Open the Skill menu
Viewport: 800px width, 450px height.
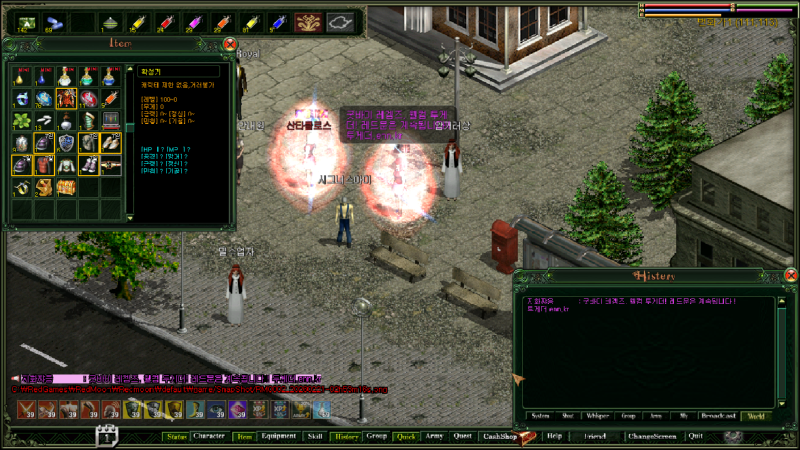point(314,436)
